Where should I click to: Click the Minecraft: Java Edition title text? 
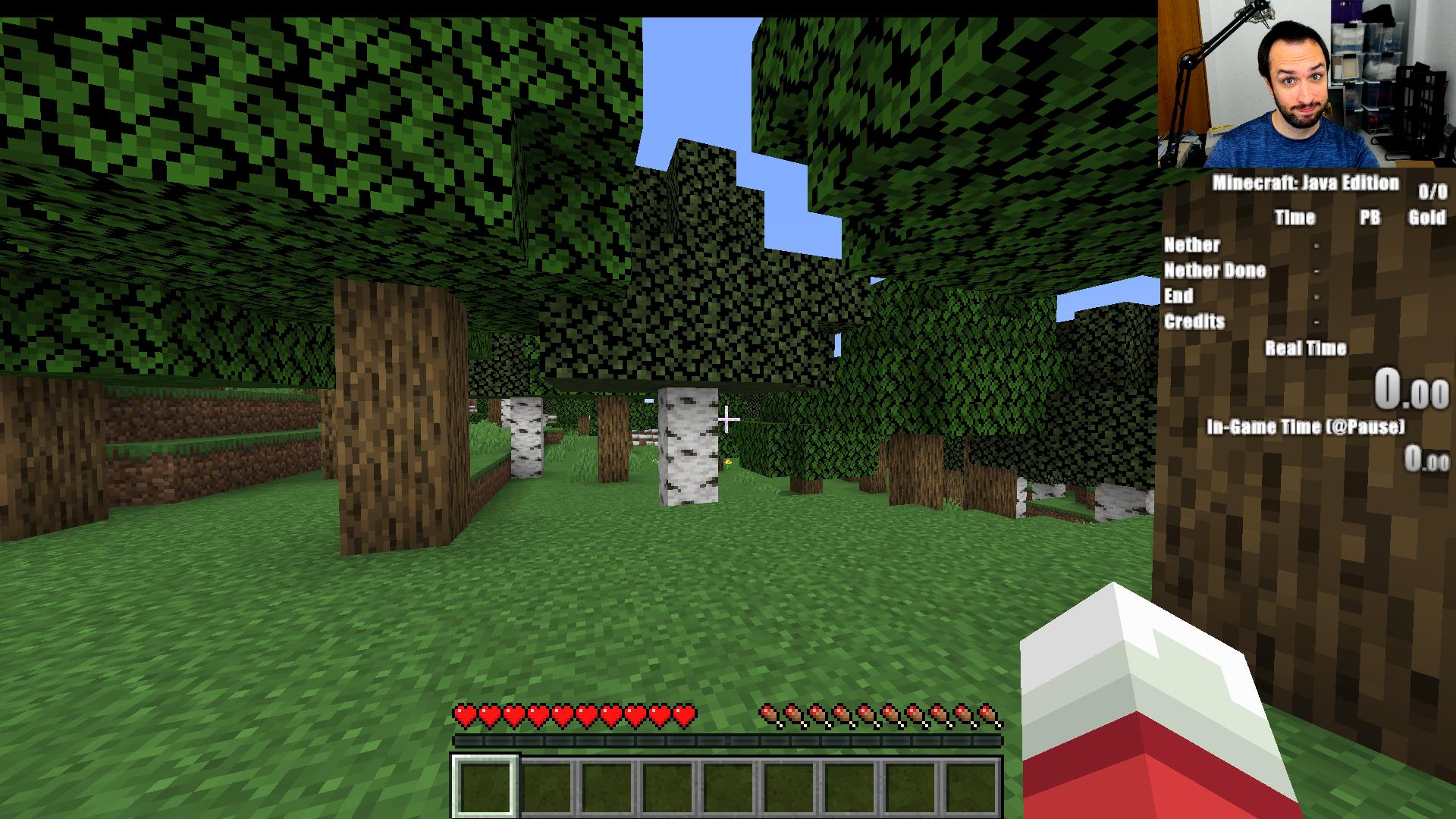tap(1306, 183)
